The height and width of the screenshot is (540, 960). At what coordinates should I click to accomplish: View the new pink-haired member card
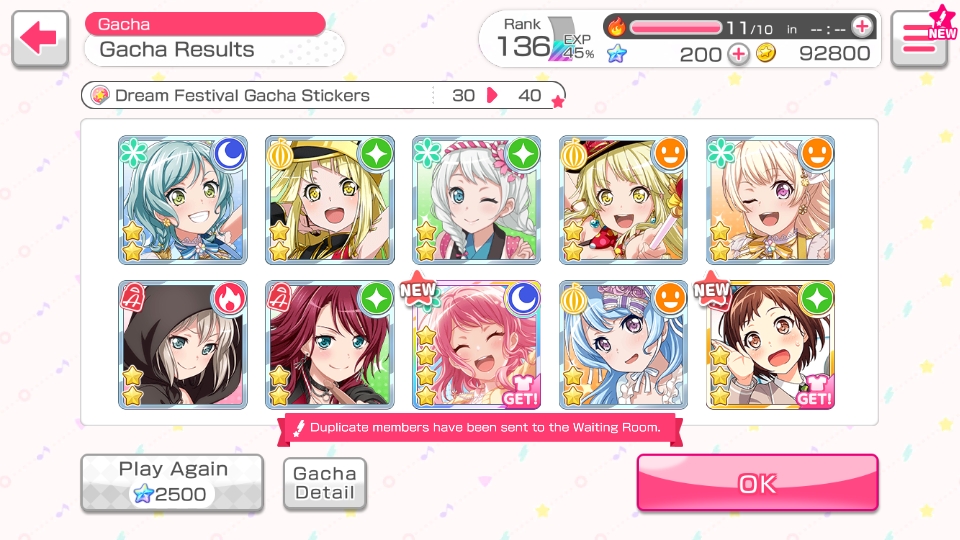(x=477, y=345)
